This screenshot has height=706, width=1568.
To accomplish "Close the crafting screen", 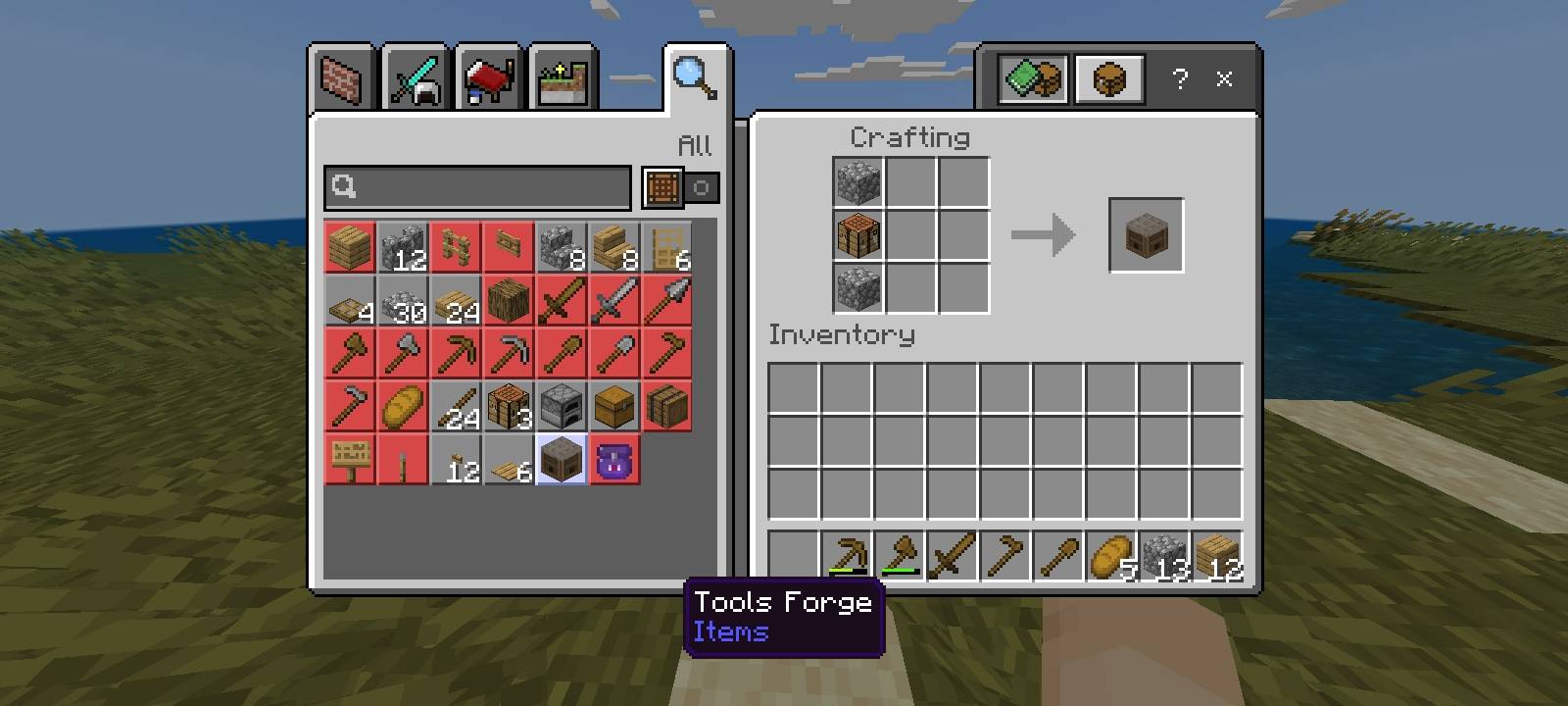I will (x=1224, y=78).
